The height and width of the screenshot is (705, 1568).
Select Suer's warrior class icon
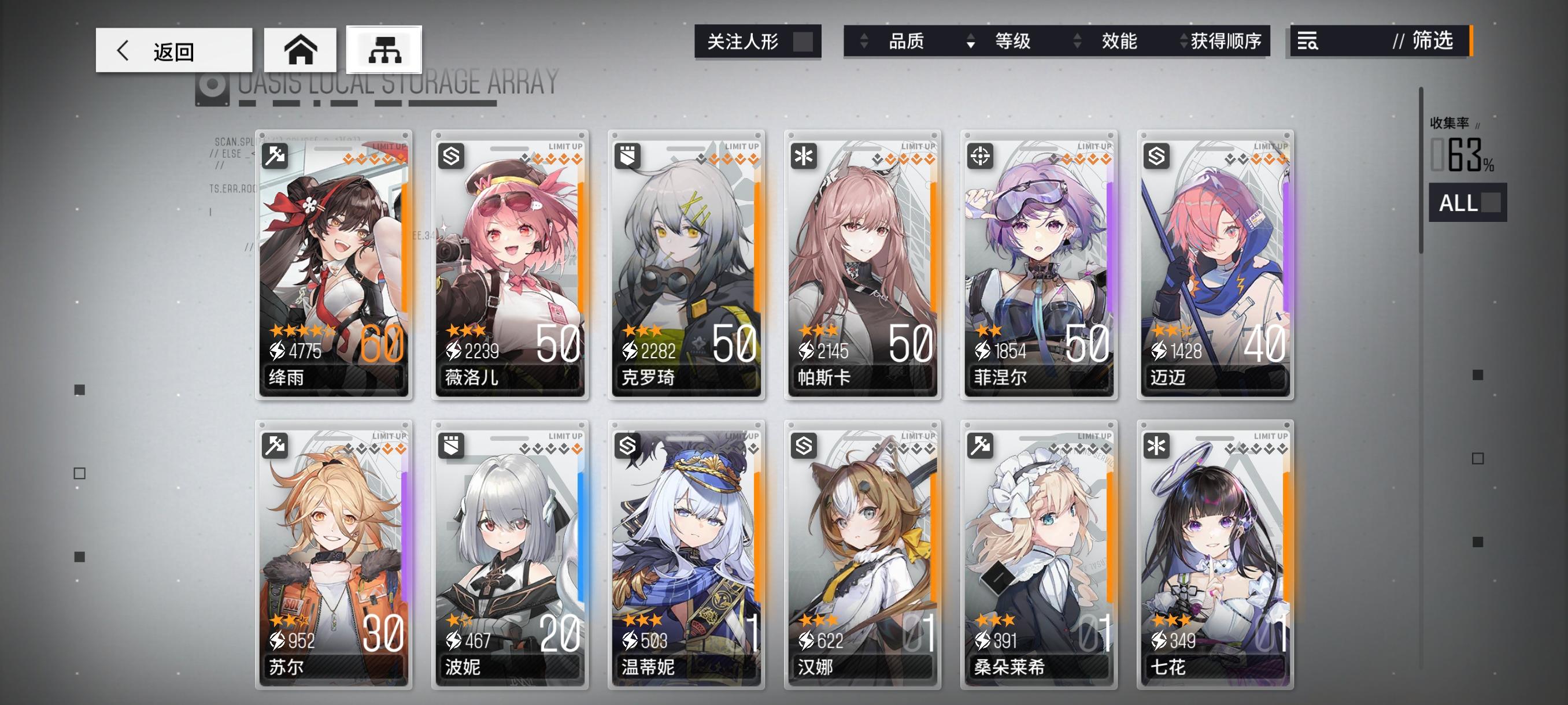[x=276, y=446]
